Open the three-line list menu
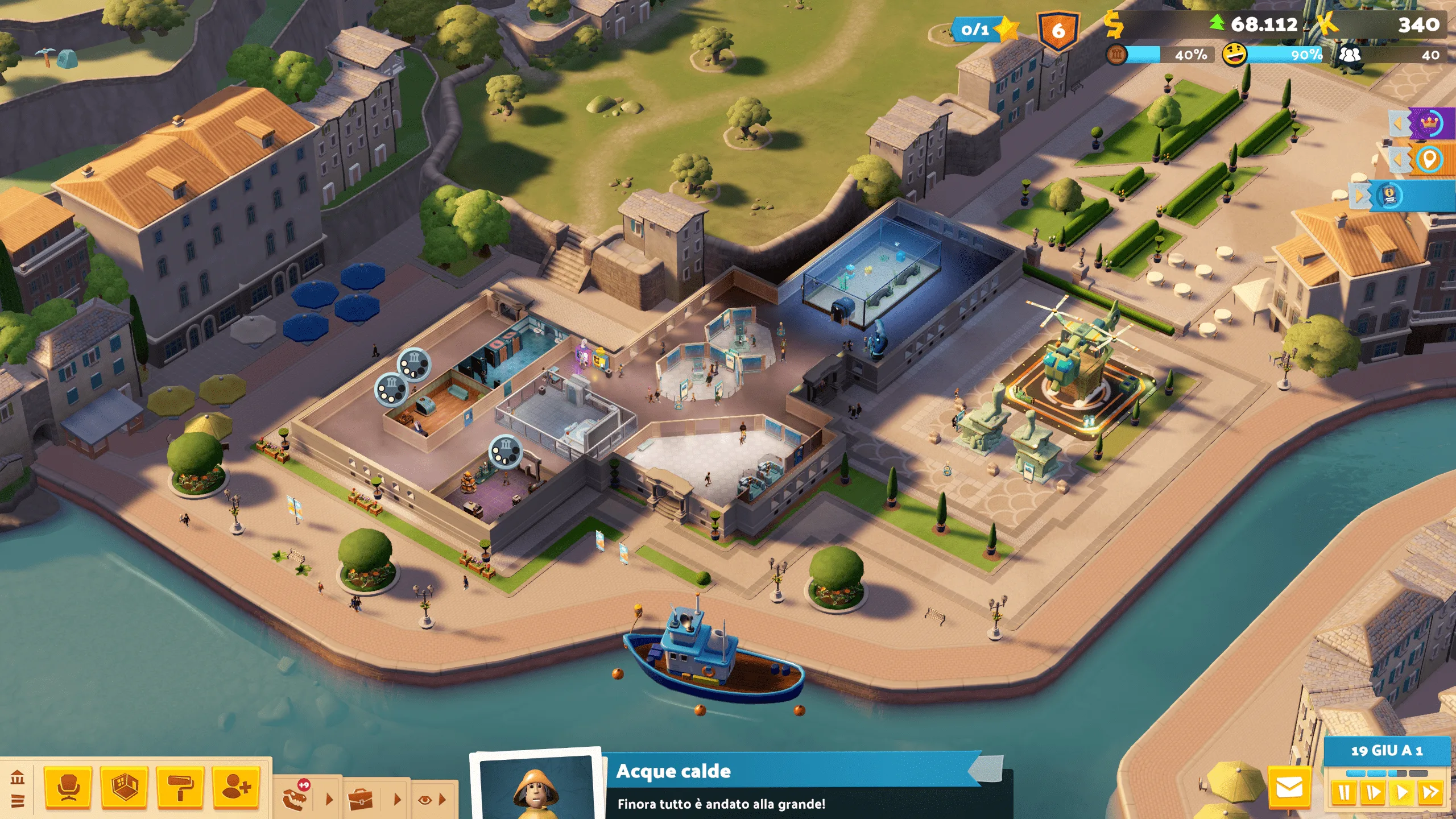The image size is (1456, 819). (x=18, y=801)
